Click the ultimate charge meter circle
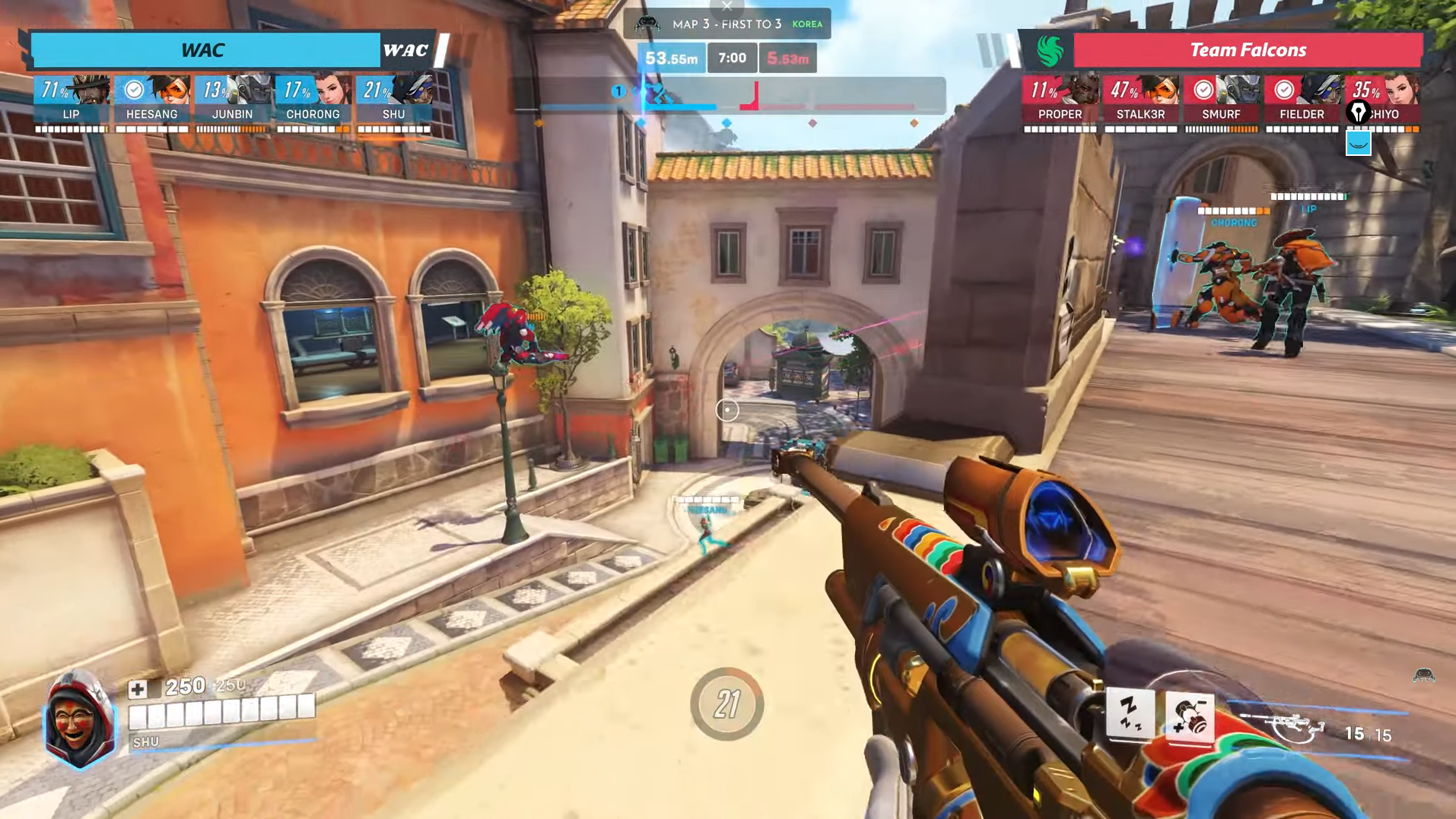This screenshot has width=1456, height=819. point(726,704)
